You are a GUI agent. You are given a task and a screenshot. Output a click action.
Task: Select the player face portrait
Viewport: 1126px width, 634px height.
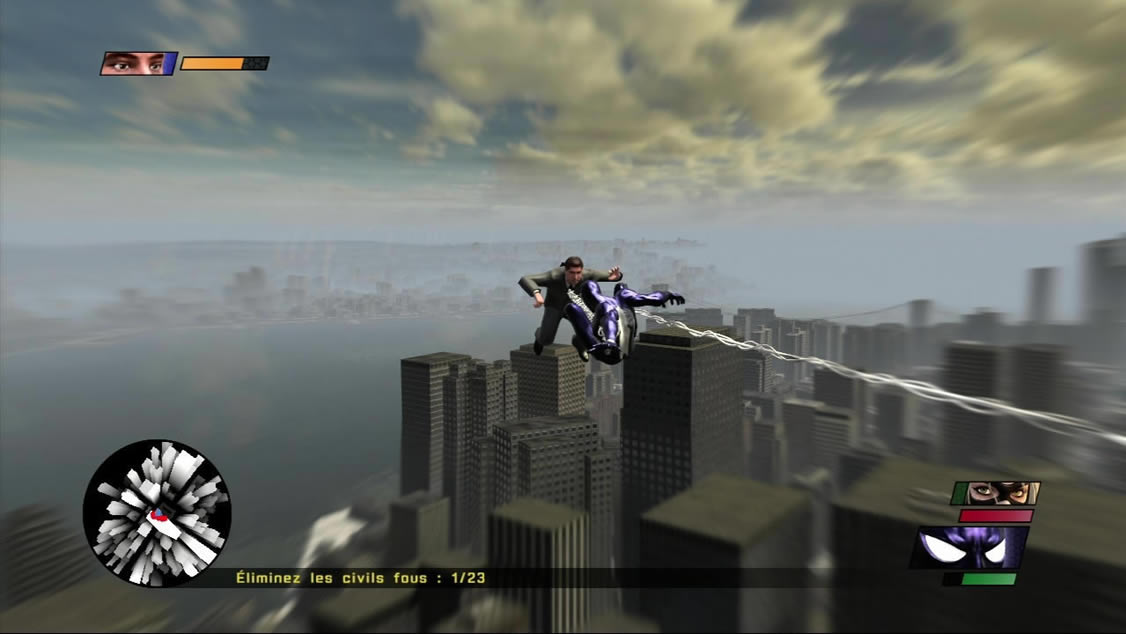point(136,64)
